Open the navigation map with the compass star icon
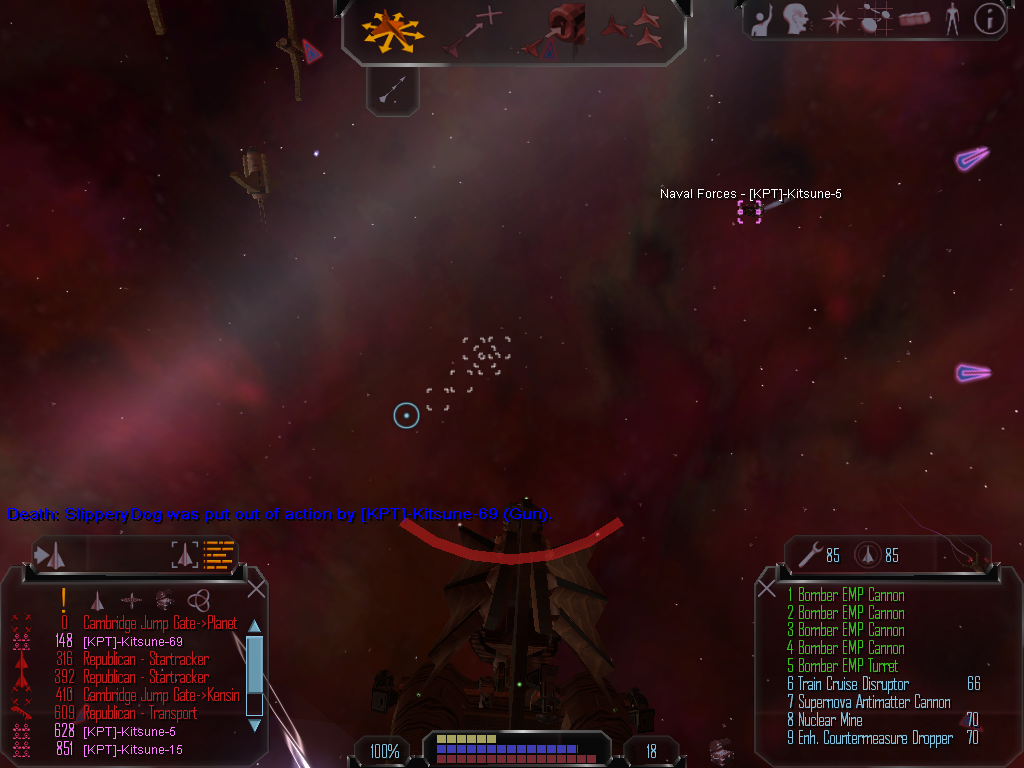 click(x=836, y=19)
